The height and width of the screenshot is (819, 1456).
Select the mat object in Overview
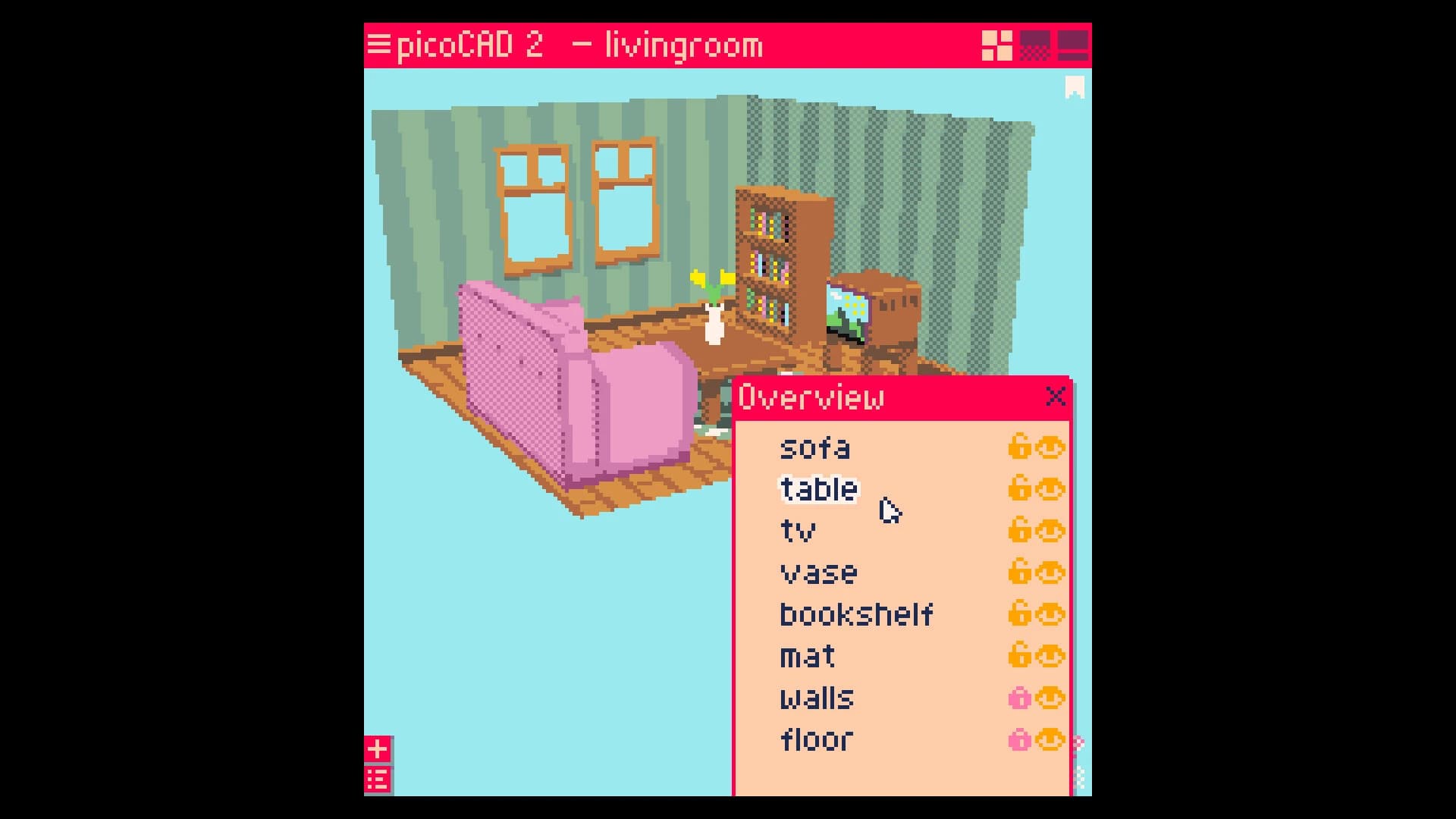(807, 656)
